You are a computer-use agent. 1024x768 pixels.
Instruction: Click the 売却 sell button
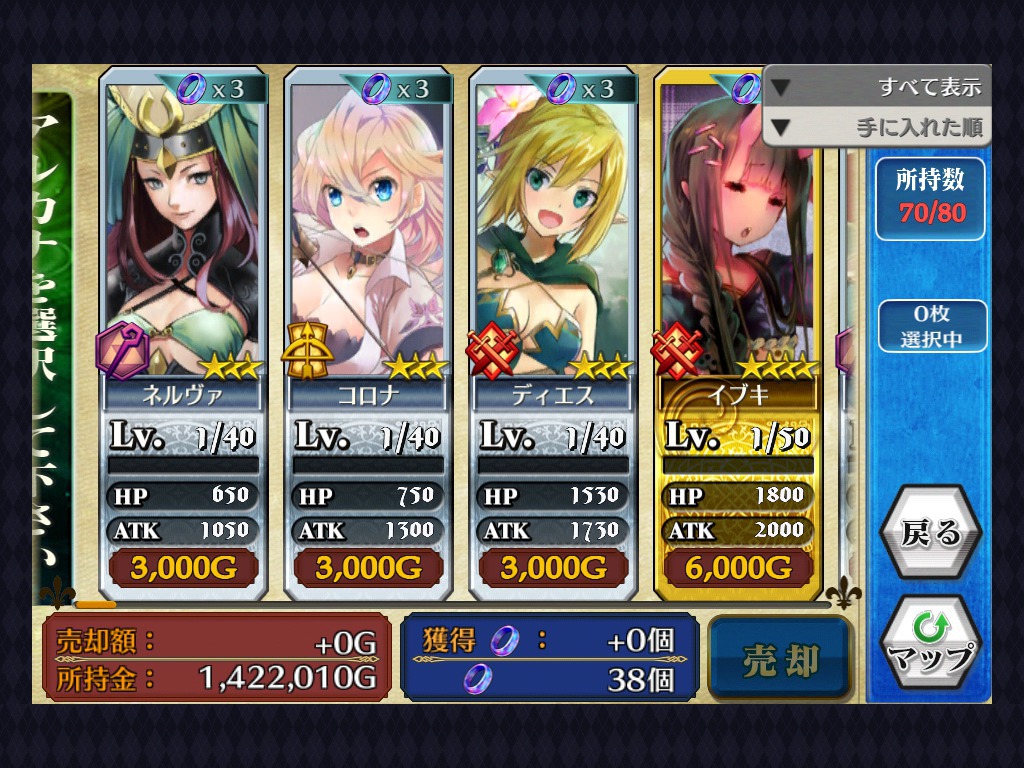click(781, 660)
